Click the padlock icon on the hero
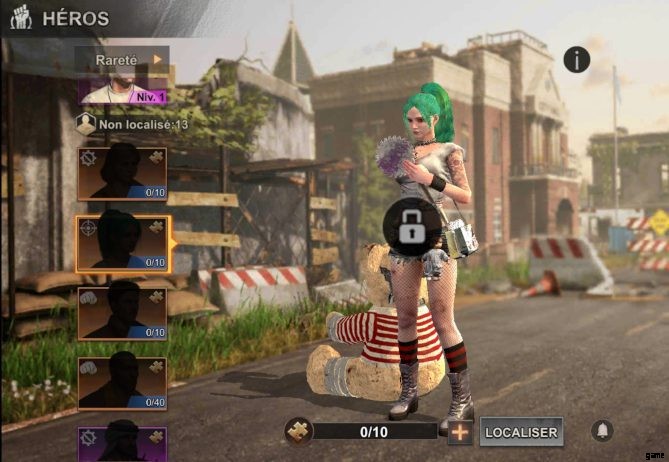 click(412, 228)
